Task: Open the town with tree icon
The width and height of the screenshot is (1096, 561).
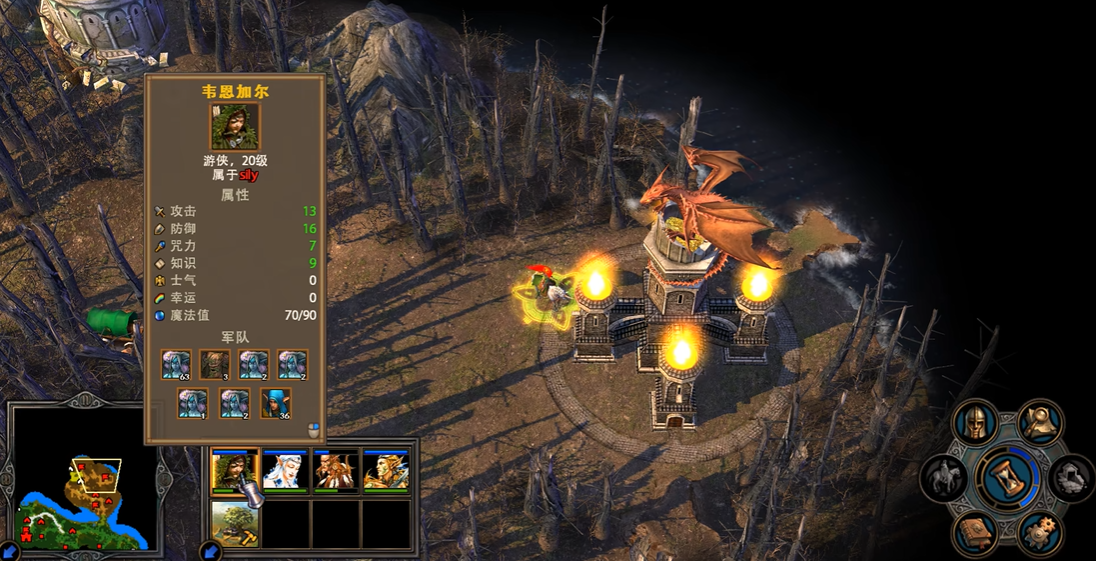Action: [235, 524]
